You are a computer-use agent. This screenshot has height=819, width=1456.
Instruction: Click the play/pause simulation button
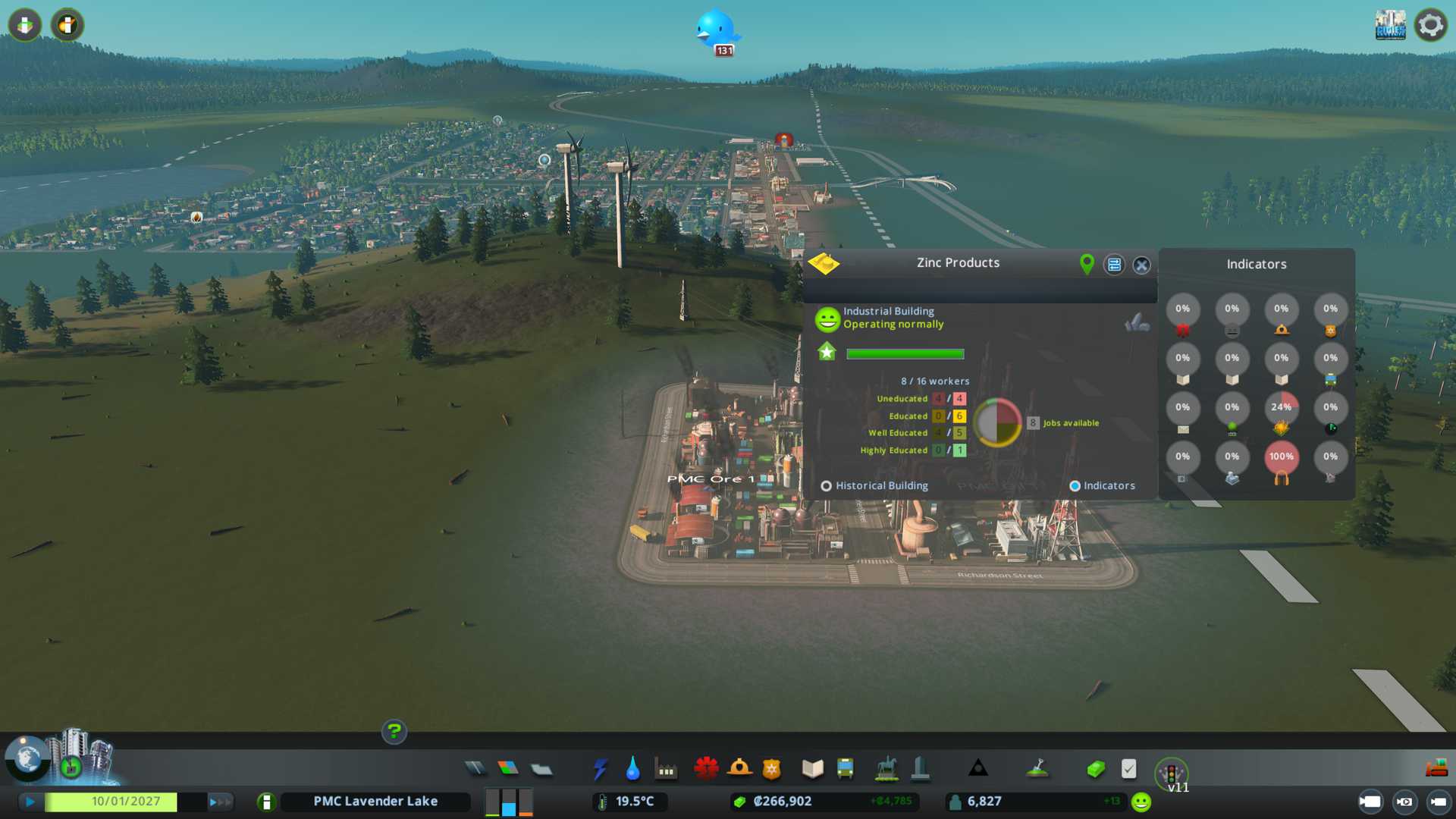[x=30, y=802]
